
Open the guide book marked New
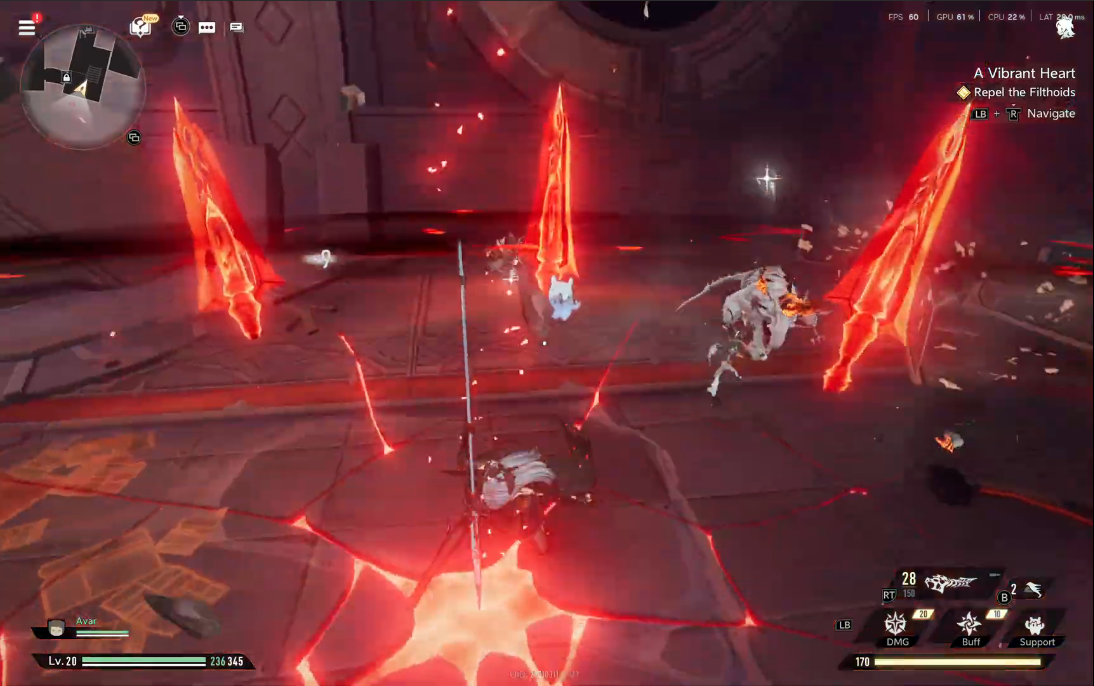point(141,27)
